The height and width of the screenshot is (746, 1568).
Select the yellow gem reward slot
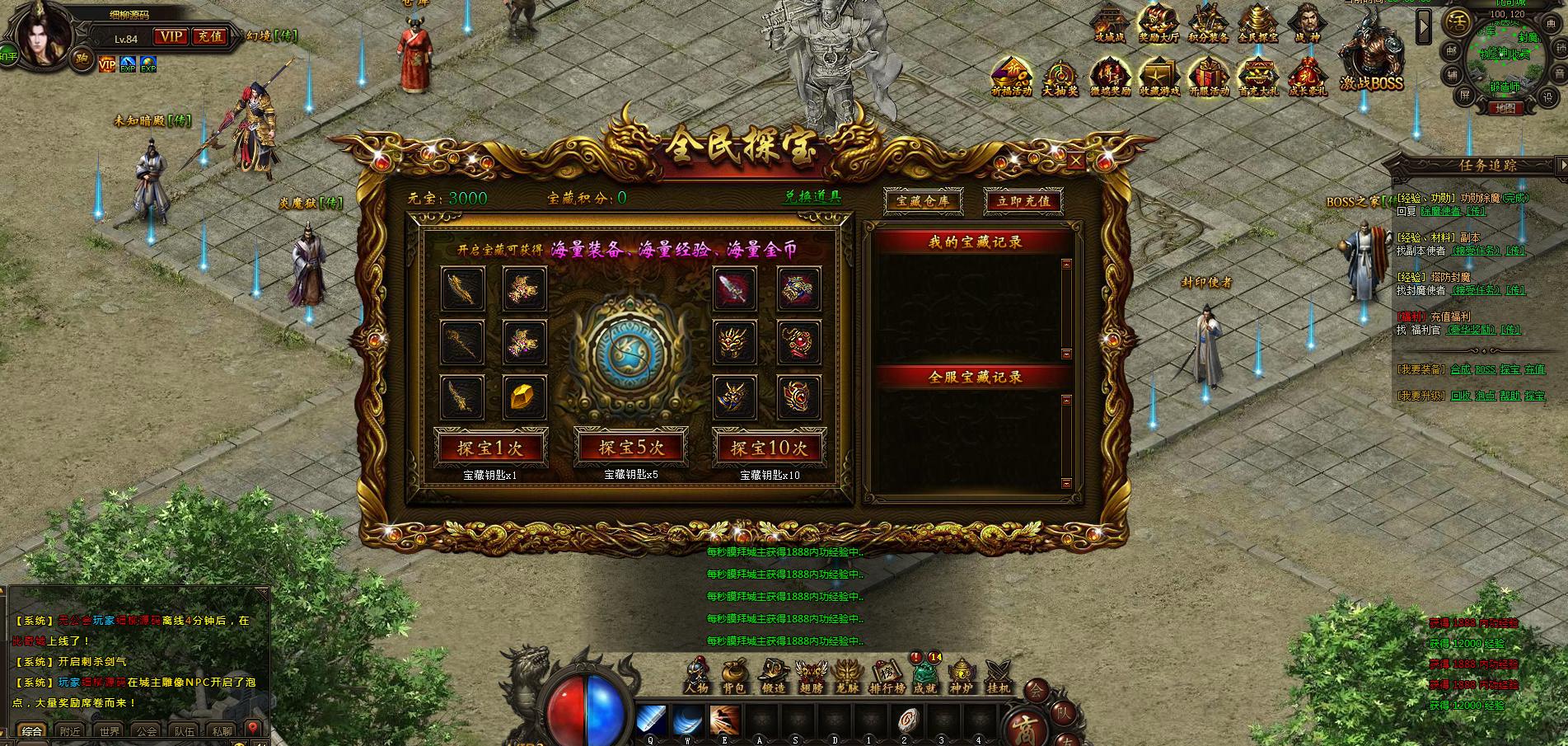tap(524, 397)
